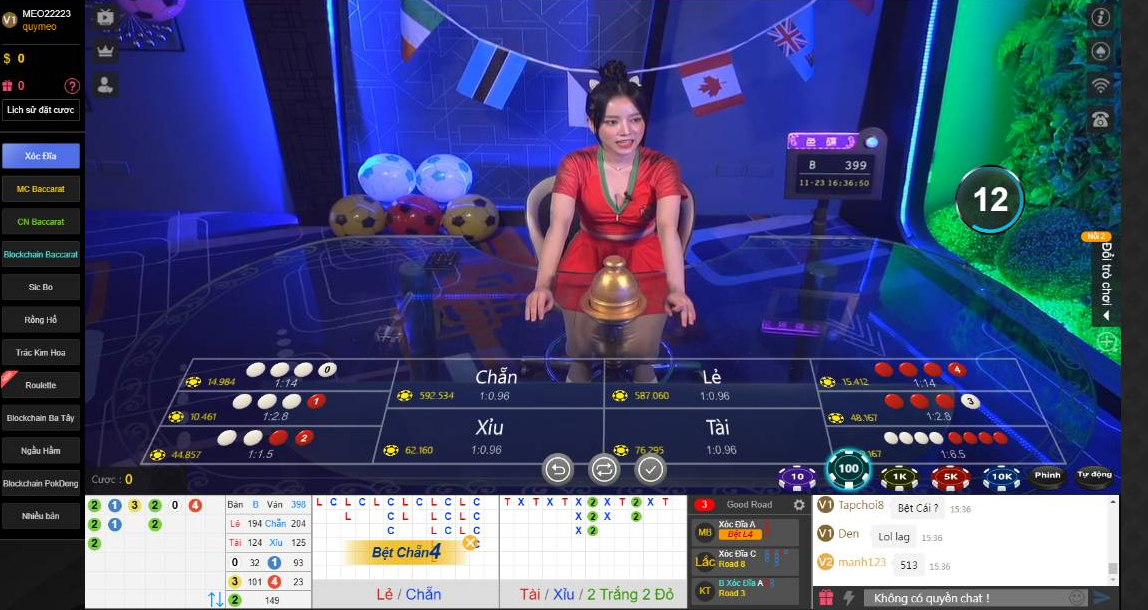Screen dimensions: 1148x610
Task: Enable Tự động auto betting
Action: (x=1094, y=476)
